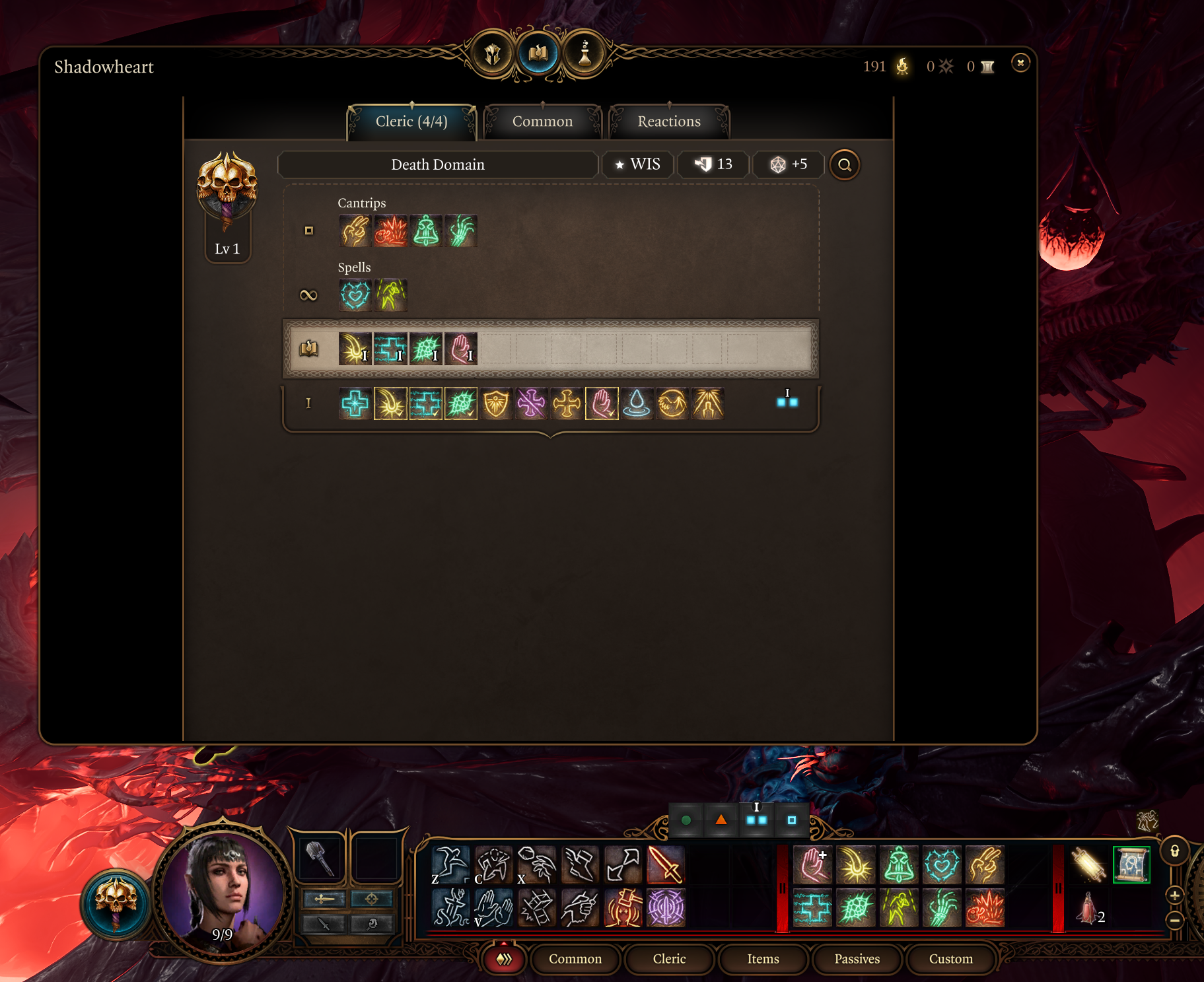
Task: Switch to the Common spells tab
Action: coord(542,122)
